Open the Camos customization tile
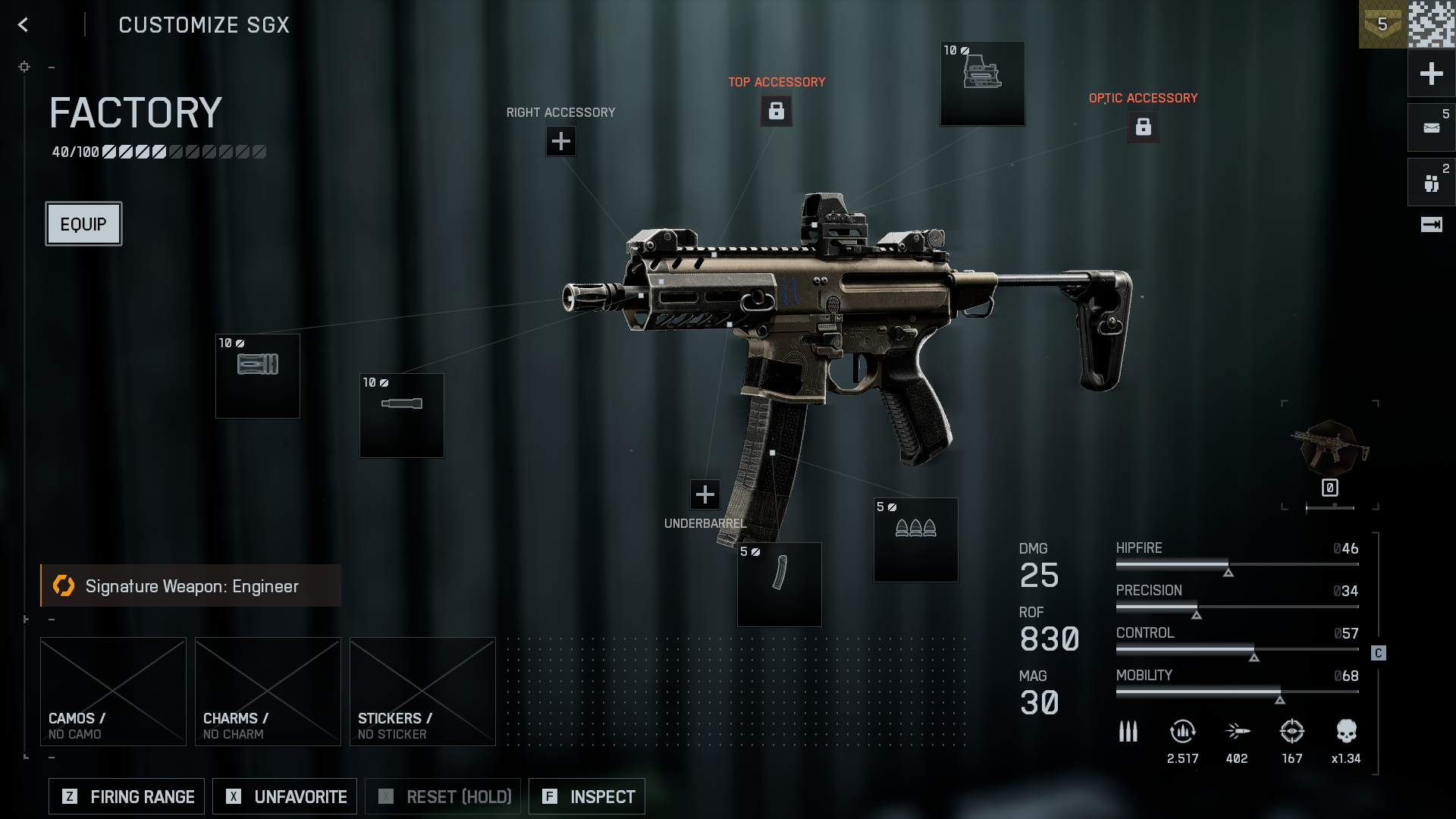The height and width of the screenshot is (819, 1456). [x=113, y=691]
